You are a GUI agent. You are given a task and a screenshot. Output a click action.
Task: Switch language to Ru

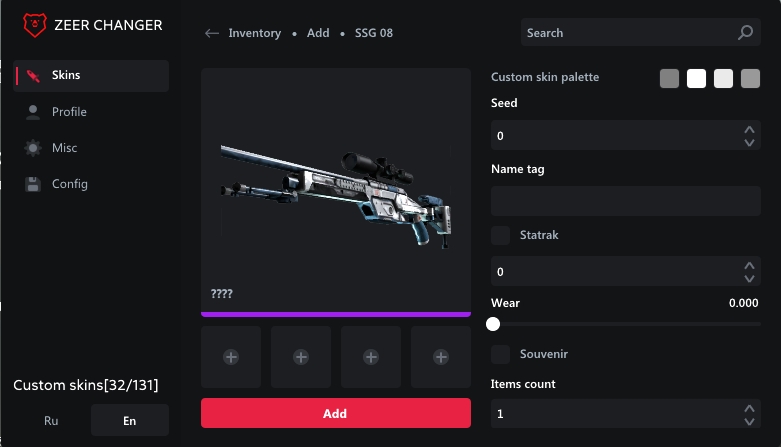(52, 421)
